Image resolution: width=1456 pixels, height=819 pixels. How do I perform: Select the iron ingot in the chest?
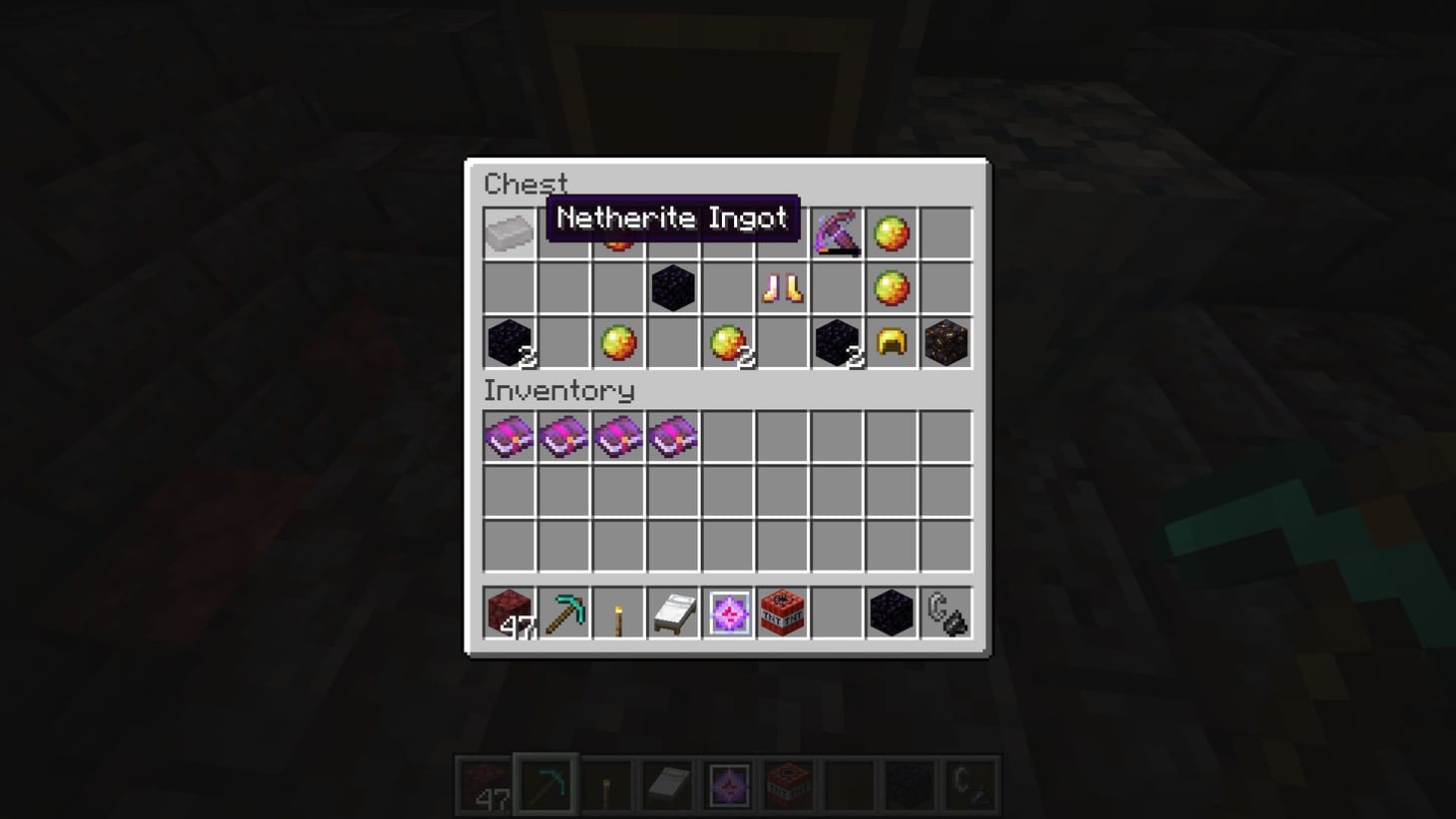510,231
